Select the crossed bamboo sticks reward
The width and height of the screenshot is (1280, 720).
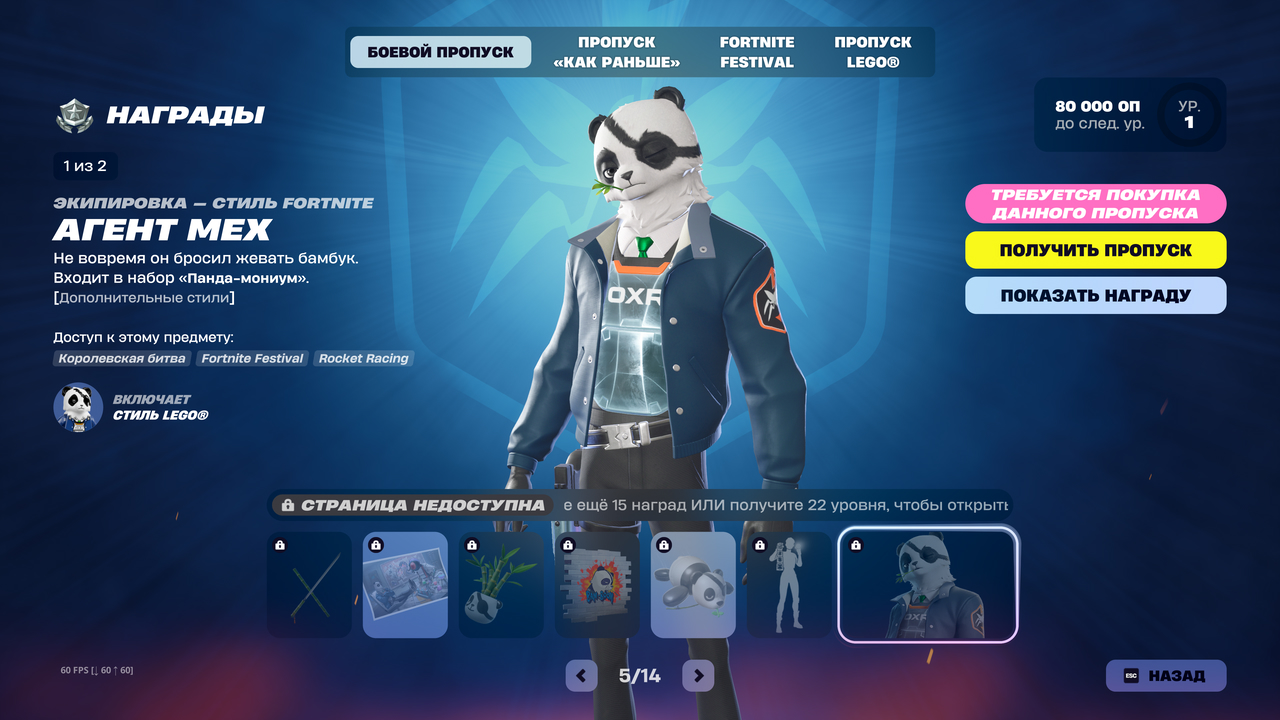point(310,585)
